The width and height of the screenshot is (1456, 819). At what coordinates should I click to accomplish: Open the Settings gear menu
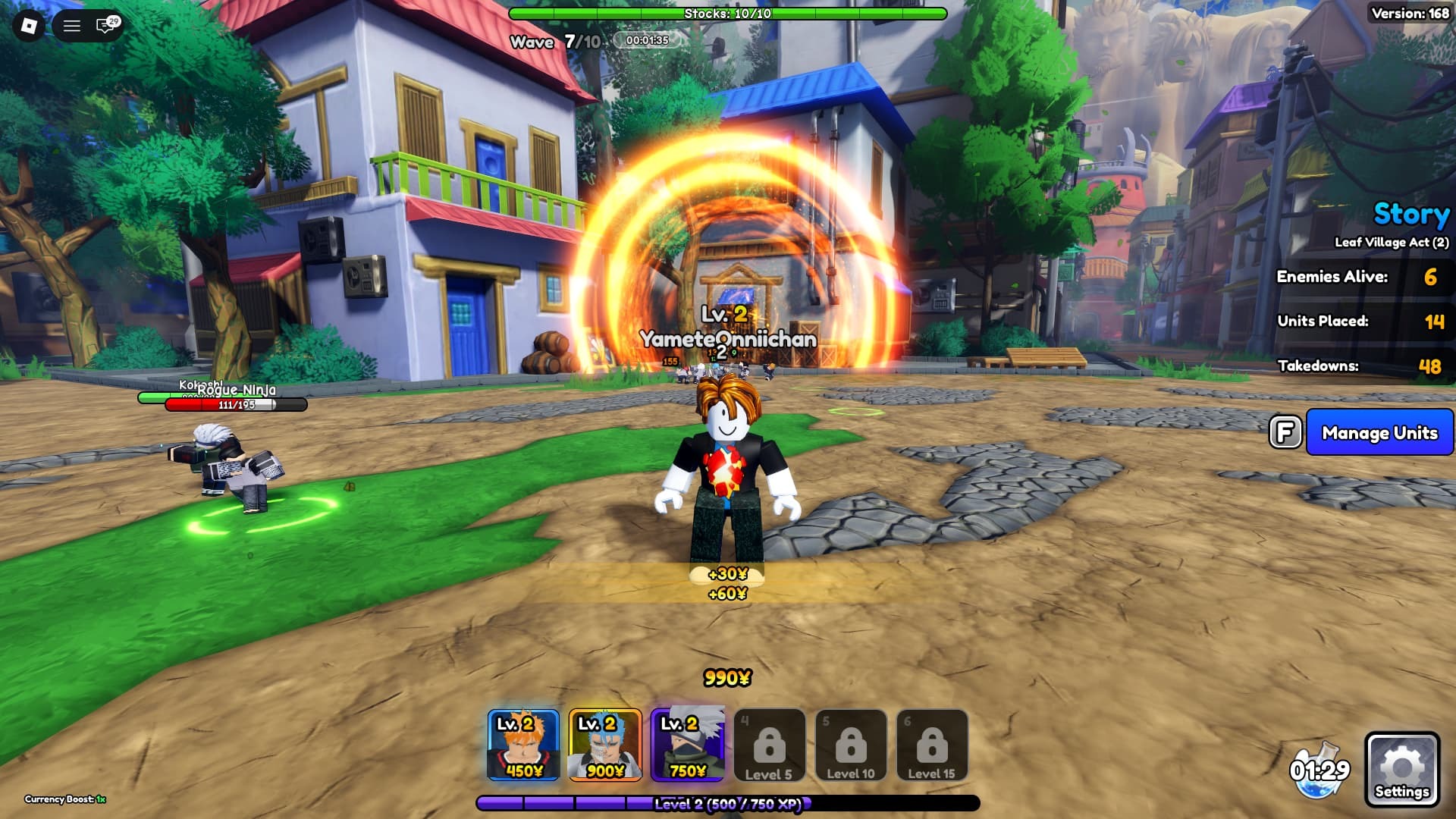click(x=1401, y=769)
